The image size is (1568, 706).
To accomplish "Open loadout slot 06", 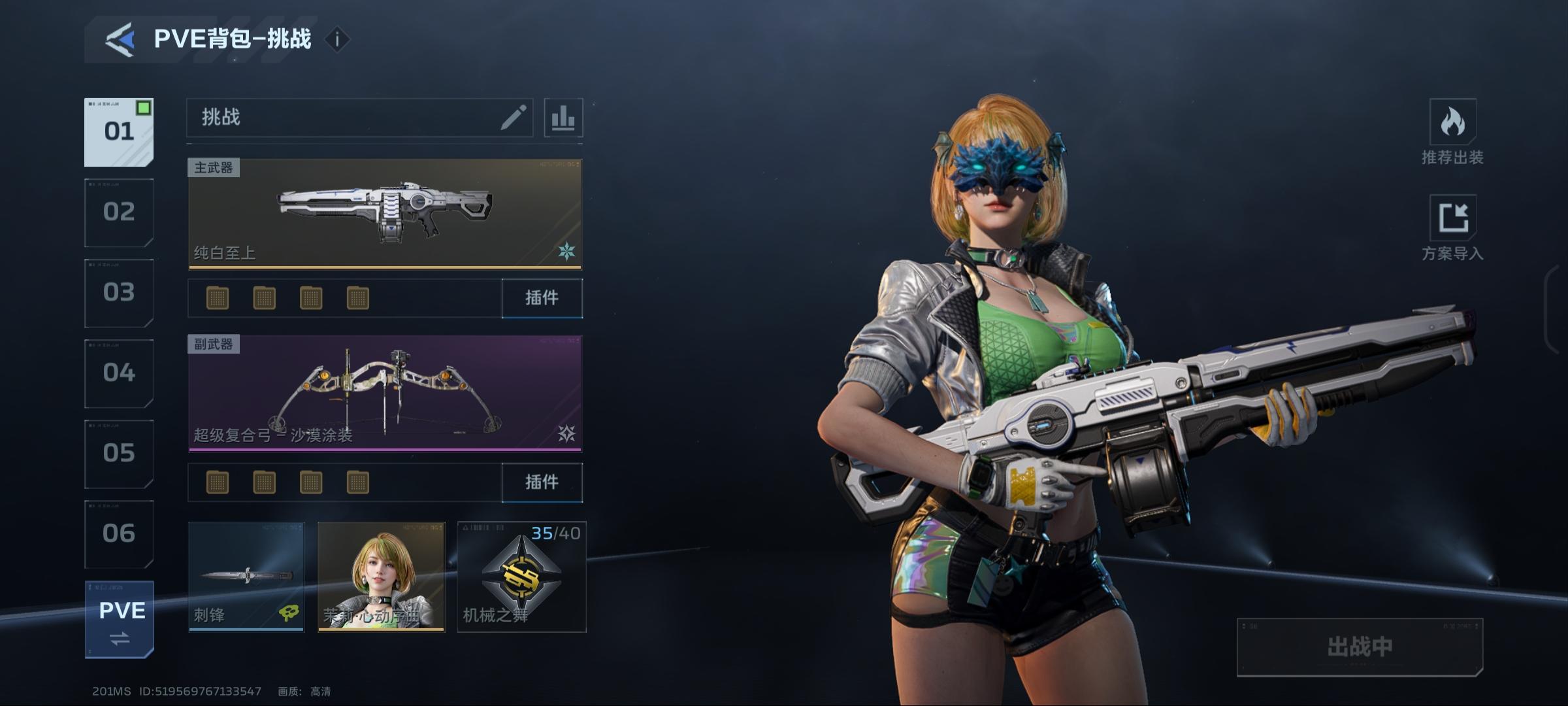I will [x=119, y=534].
